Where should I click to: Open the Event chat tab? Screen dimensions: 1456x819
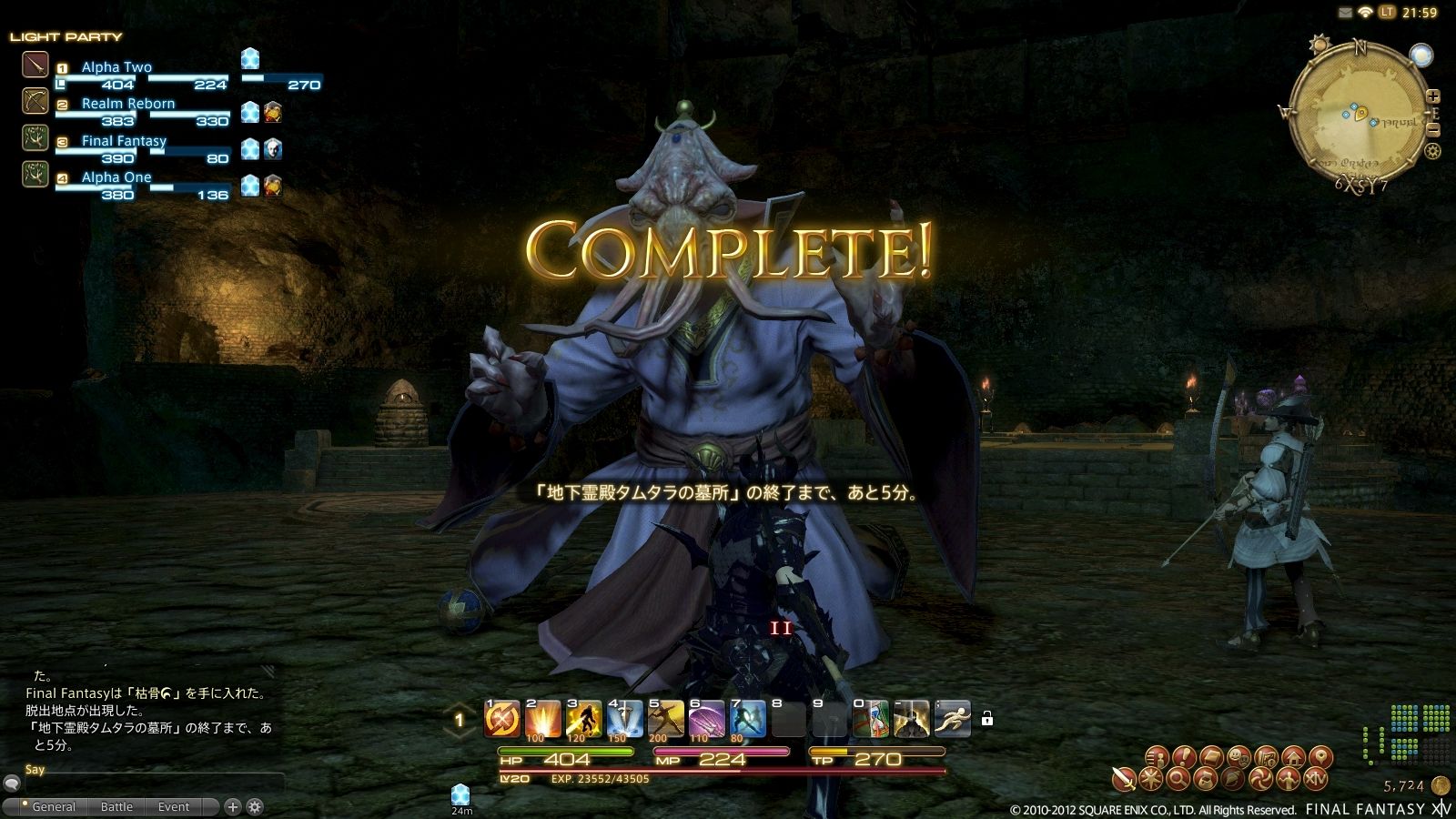coord(173,806)
